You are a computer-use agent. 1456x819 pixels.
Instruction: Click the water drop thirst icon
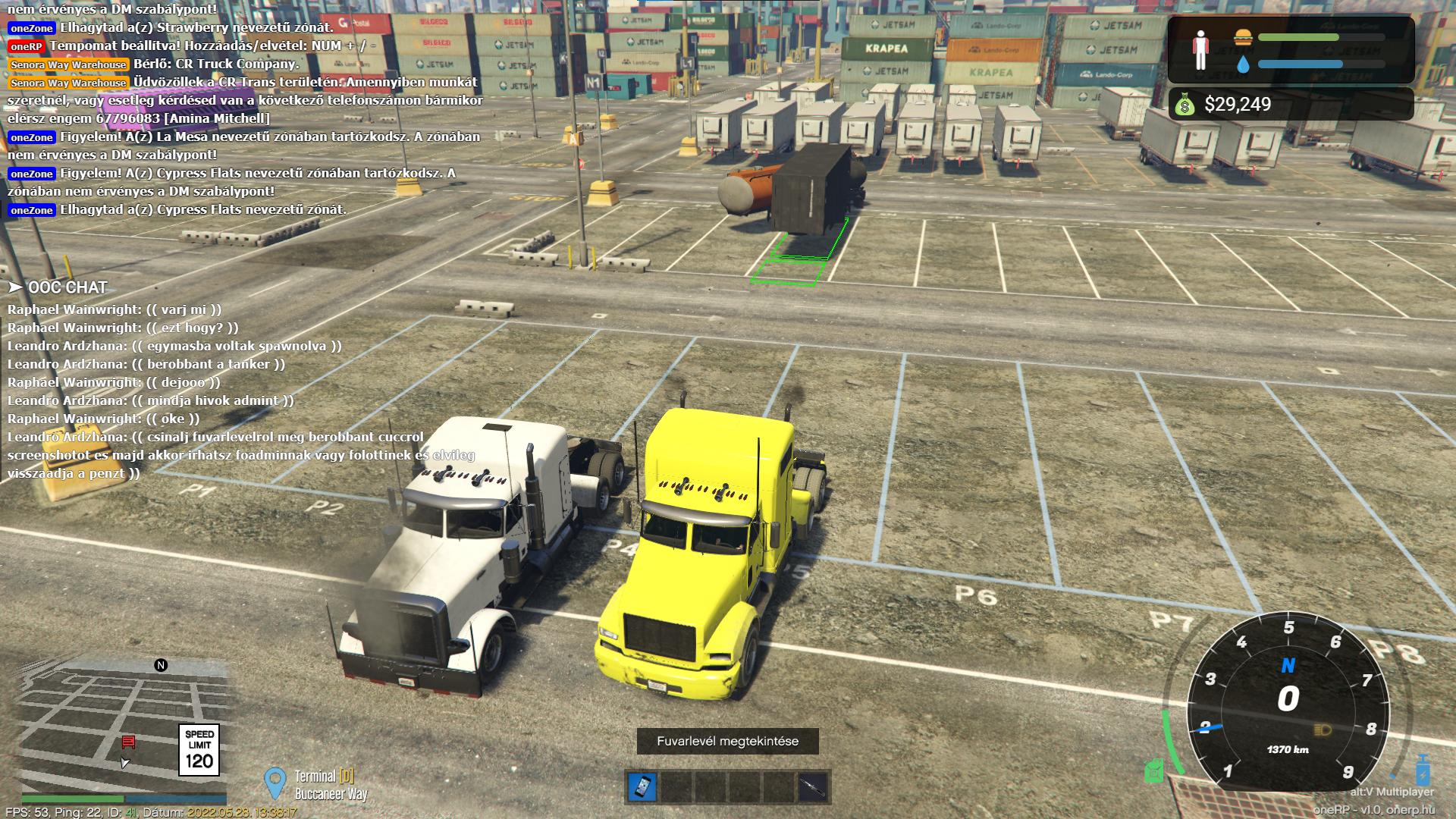(x=1242, y=64)
